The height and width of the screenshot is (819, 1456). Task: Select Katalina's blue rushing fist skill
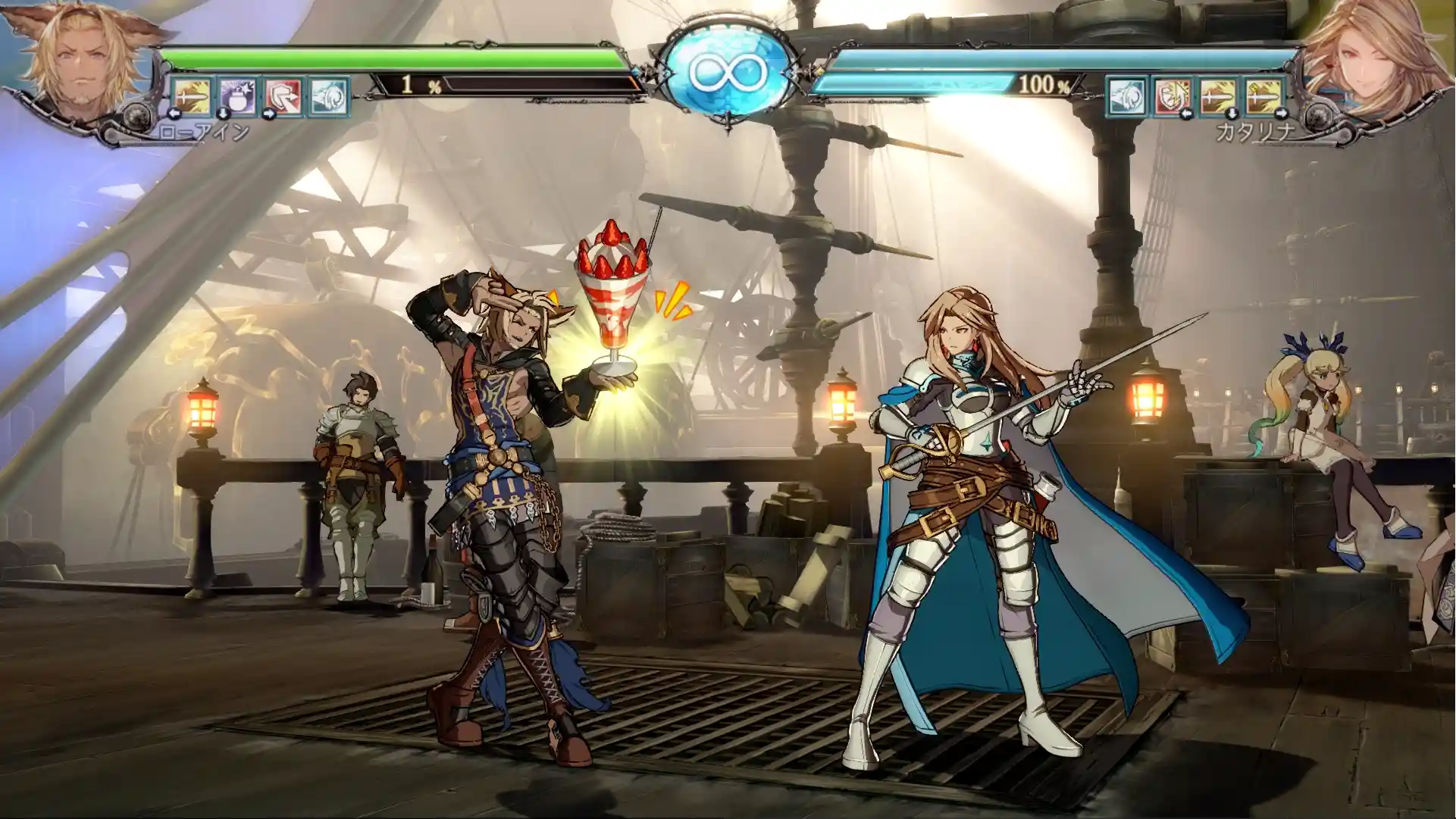(x=1127, y=96)
